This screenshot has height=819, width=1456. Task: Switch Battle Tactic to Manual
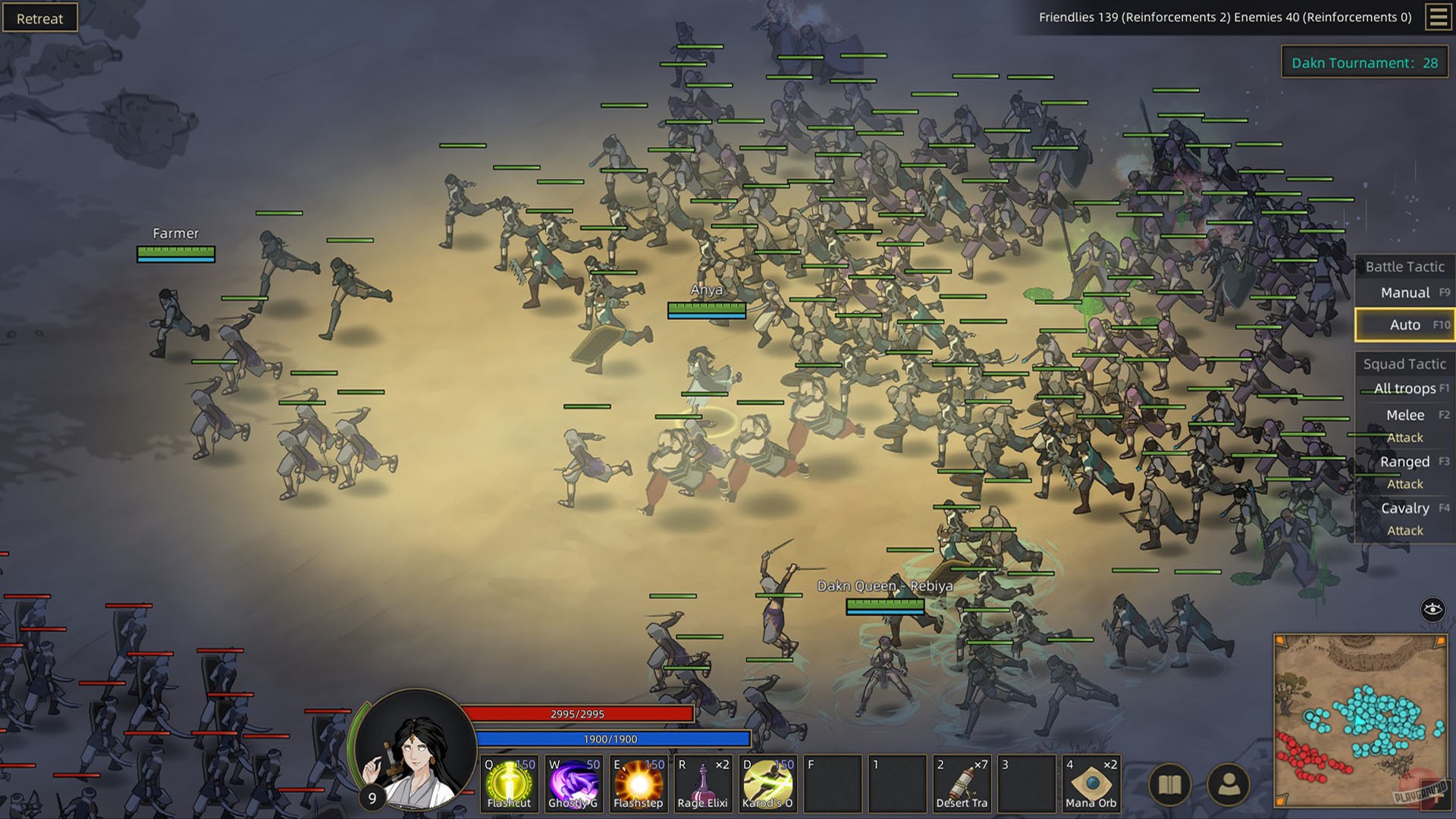click(1404, 292)
